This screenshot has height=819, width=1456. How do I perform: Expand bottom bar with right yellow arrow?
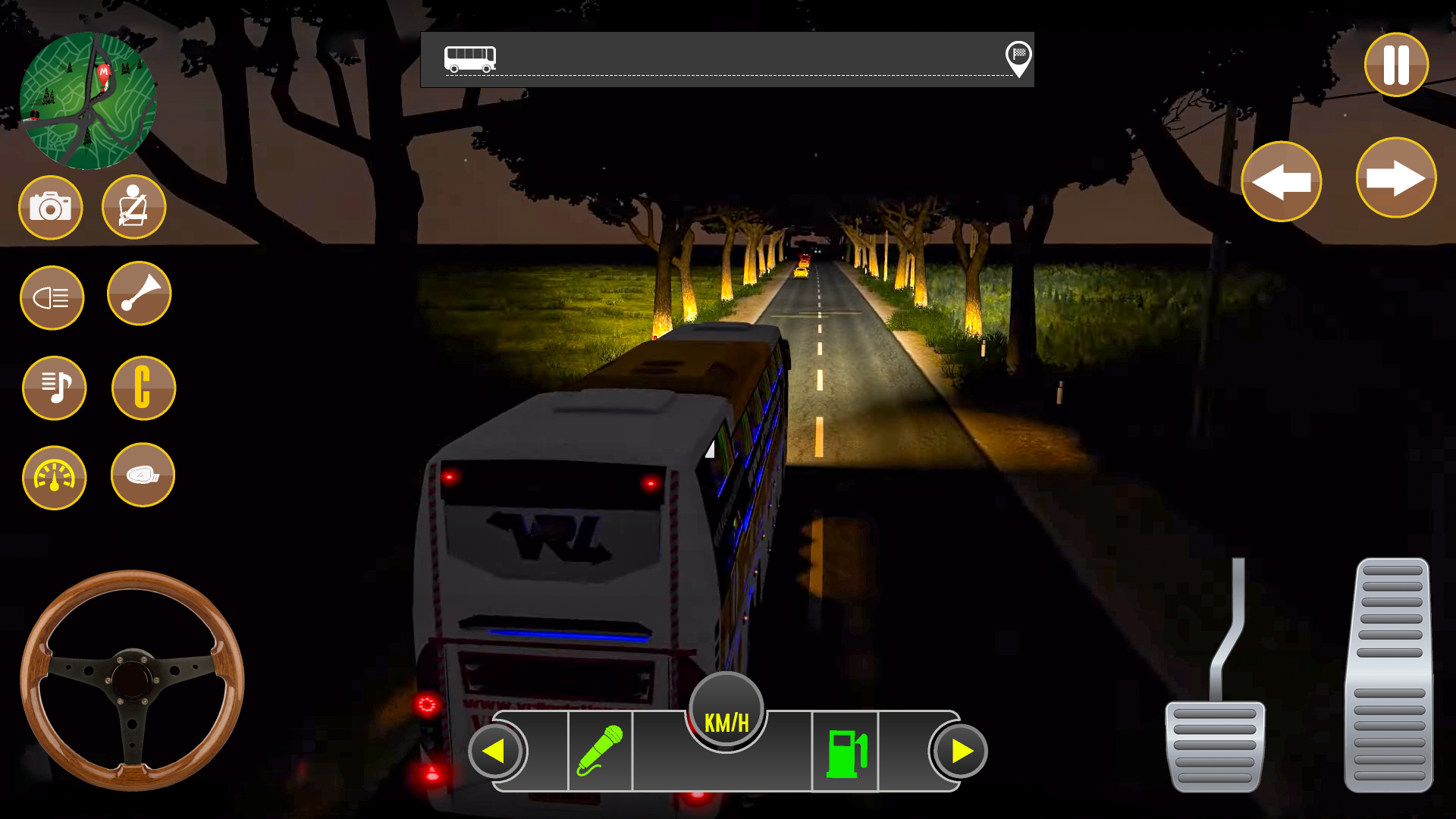click(960, 751)
